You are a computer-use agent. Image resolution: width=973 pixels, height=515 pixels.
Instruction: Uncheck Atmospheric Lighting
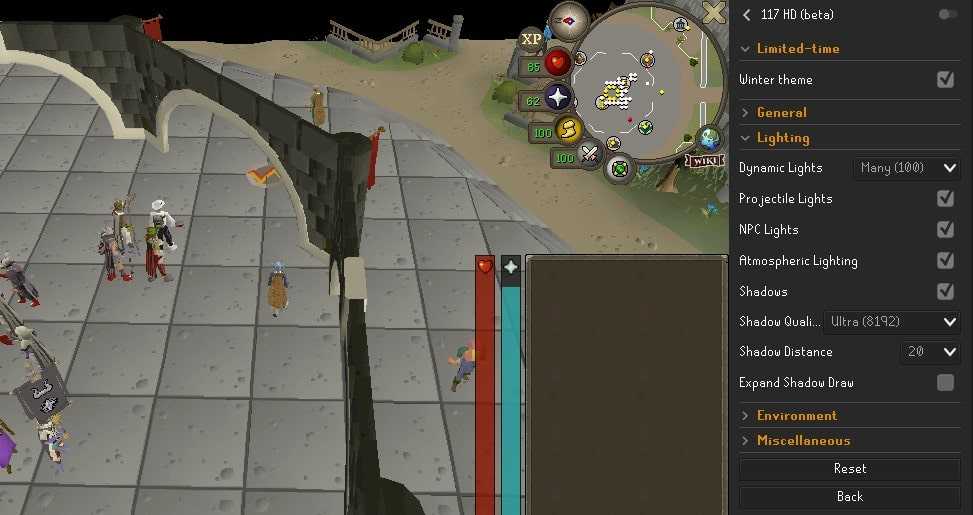[x=945, y=261]
